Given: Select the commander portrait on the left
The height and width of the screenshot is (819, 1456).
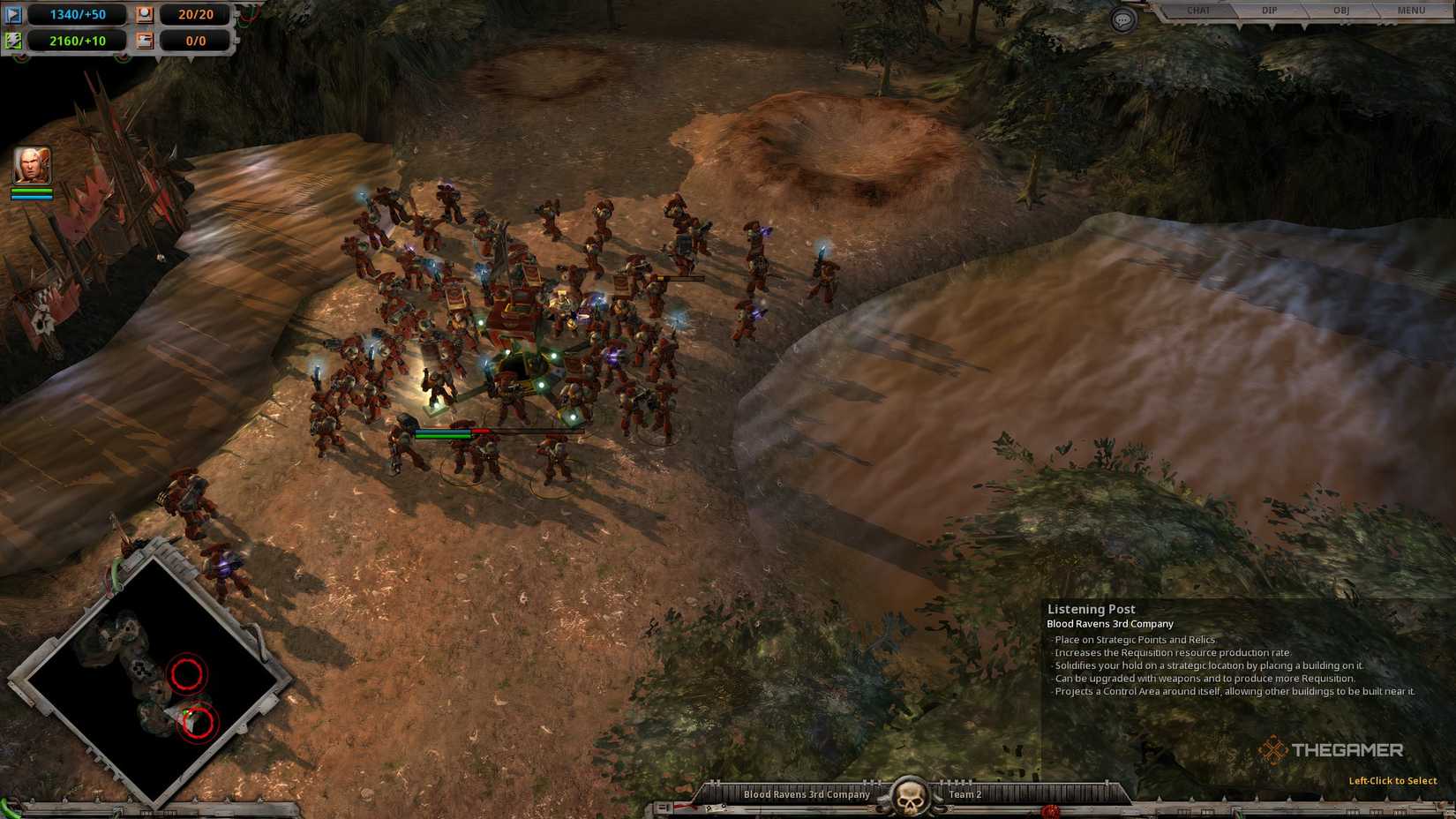Looking at the screenshot, I should (x=30, y=164).
